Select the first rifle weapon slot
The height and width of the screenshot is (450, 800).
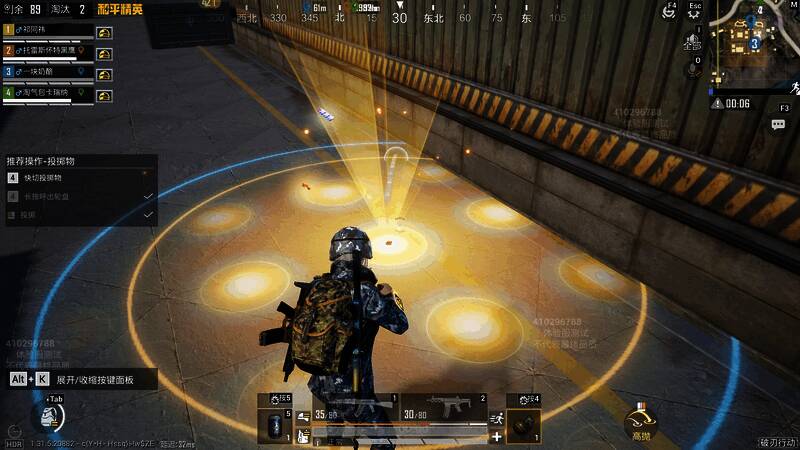pos(352,409)
